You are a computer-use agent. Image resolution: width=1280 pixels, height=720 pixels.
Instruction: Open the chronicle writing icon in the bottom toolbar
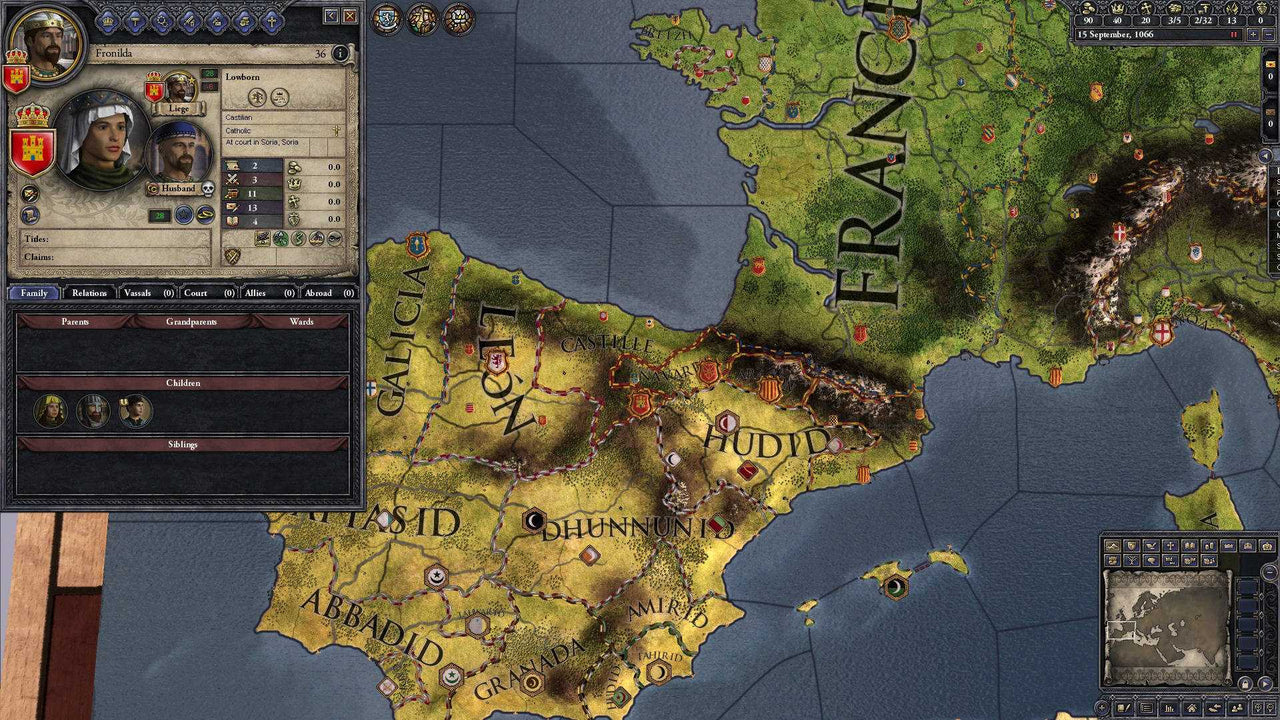point(1122,707)
